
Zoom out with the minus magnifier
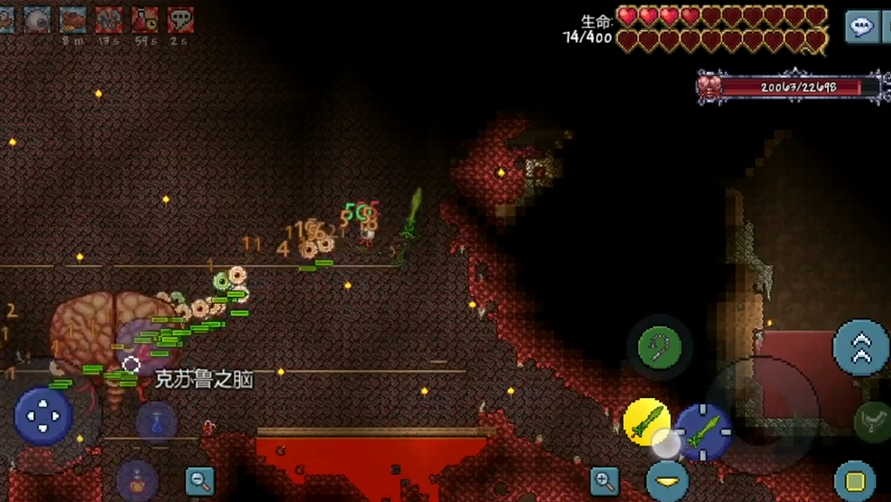(200, 481)
